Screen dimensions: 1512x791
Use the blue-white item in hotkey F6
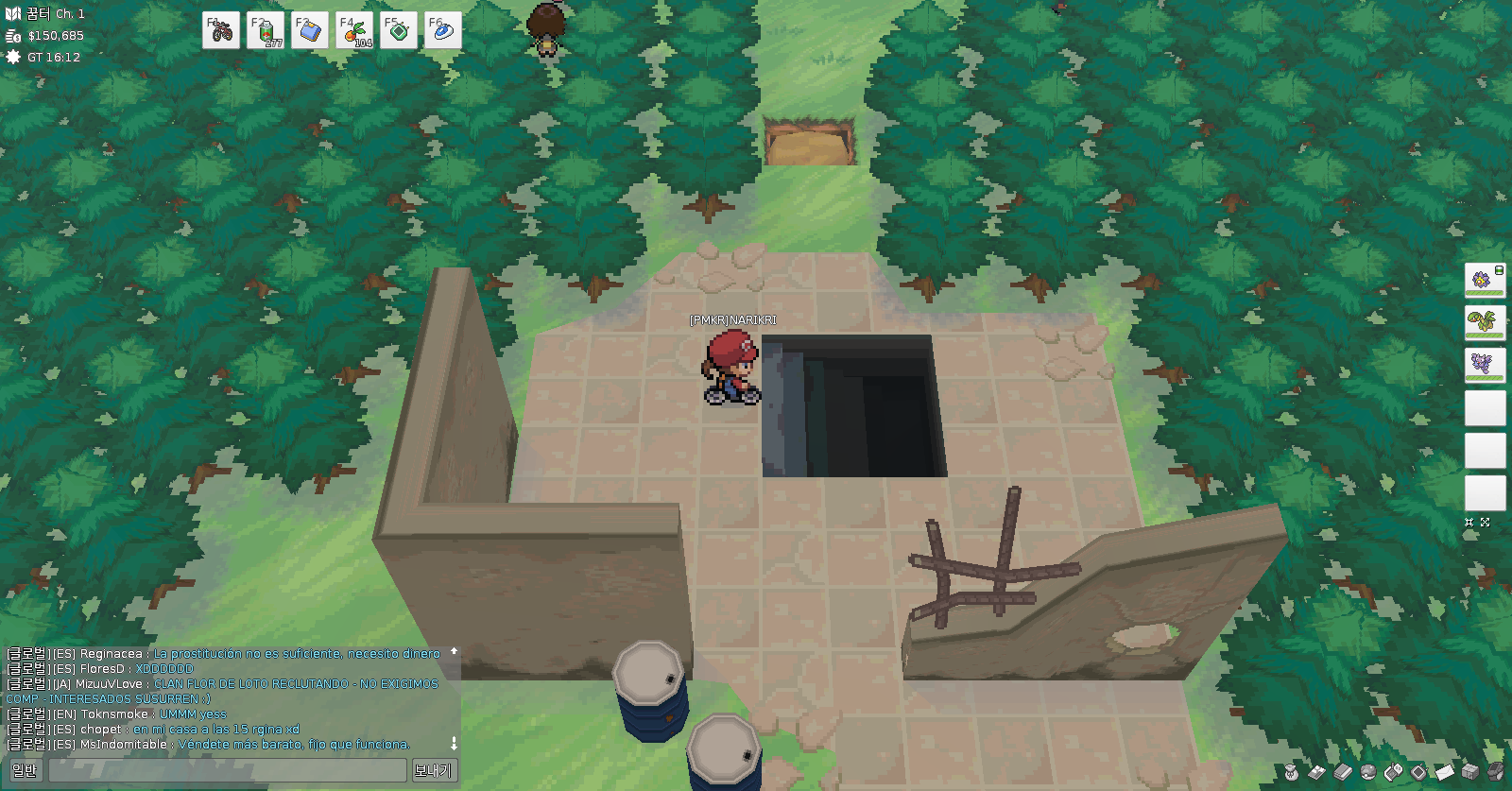tap(443, 30)
